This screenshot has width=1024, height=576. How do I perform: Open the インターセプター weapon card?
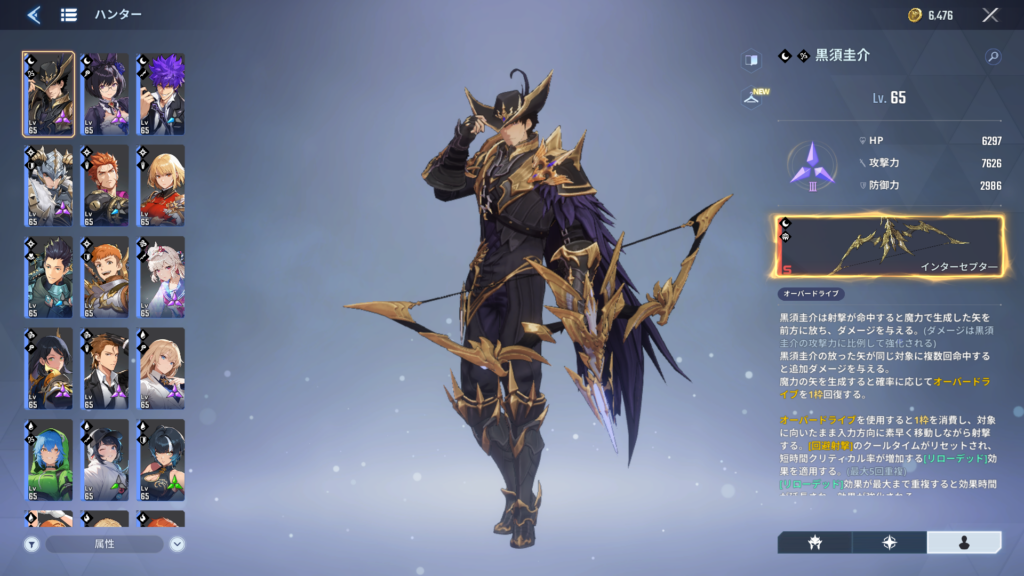click(x=889, y=246)
